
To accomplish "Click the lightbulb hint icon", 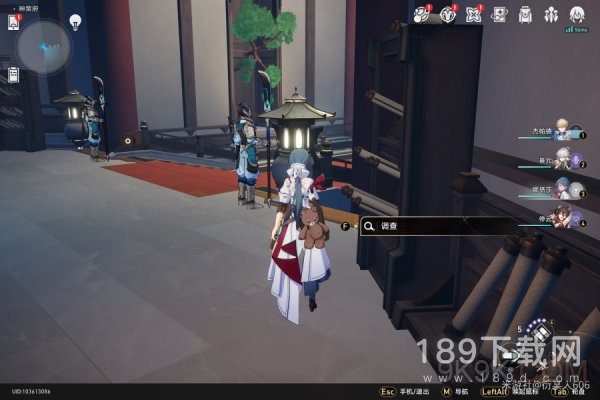I will click(x=75, y=21).
